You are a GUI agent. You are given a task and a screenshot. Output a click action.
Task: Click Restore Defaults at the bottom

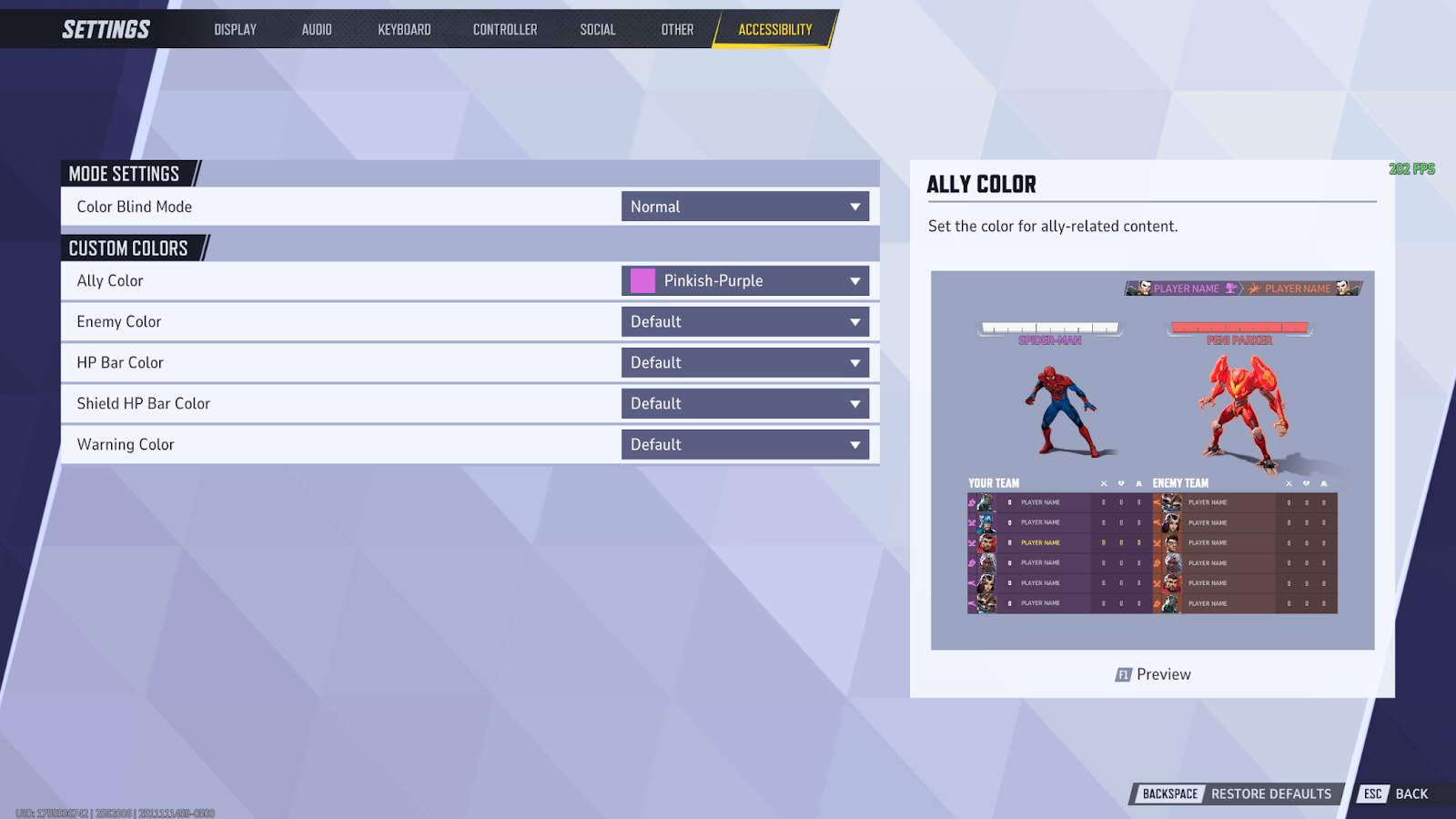(1270, 793)
